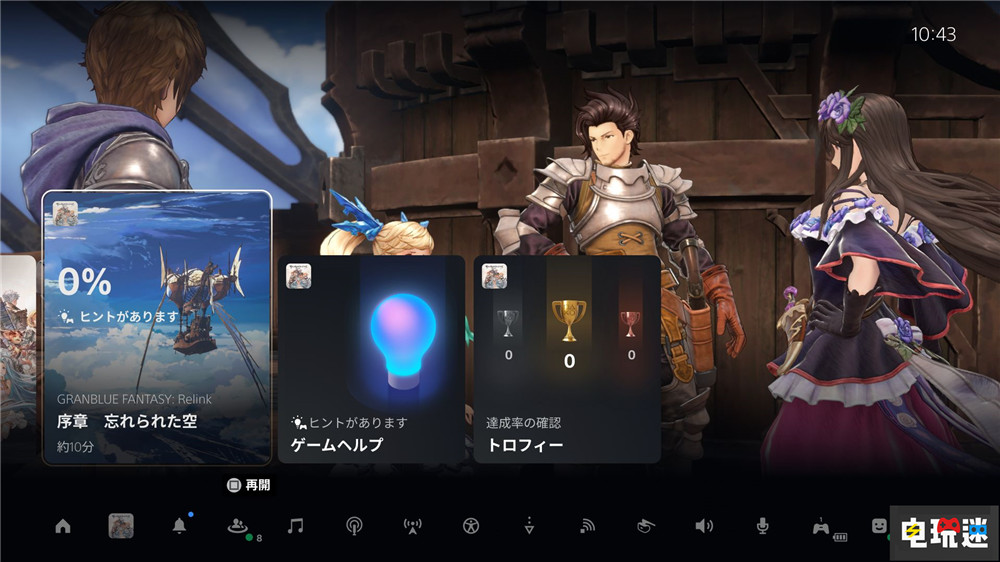Open the music note control
The image size is (1000, 562).
pyautogui.click(x=295, y=526)
